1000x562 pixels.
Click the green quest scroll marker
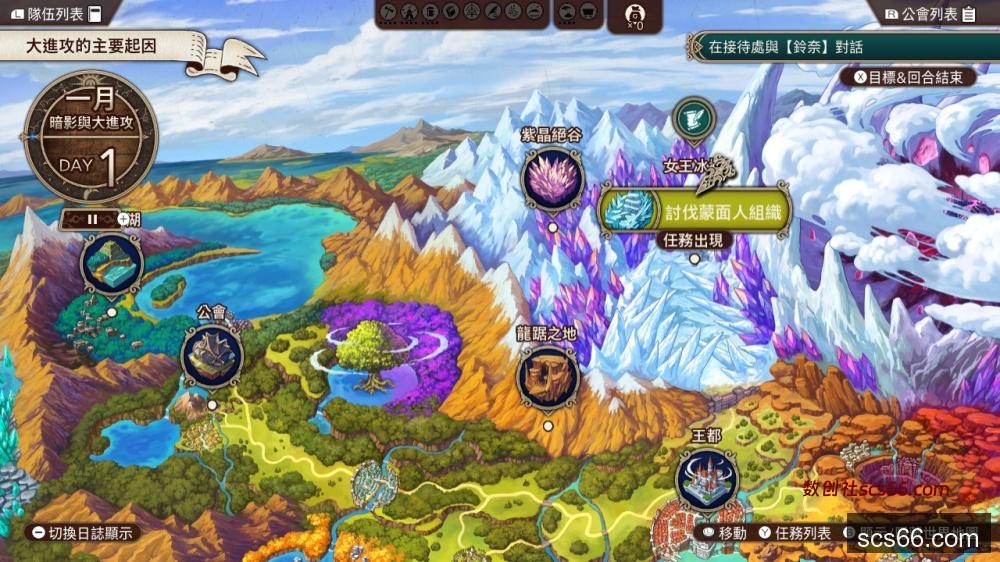click(692, 118)
